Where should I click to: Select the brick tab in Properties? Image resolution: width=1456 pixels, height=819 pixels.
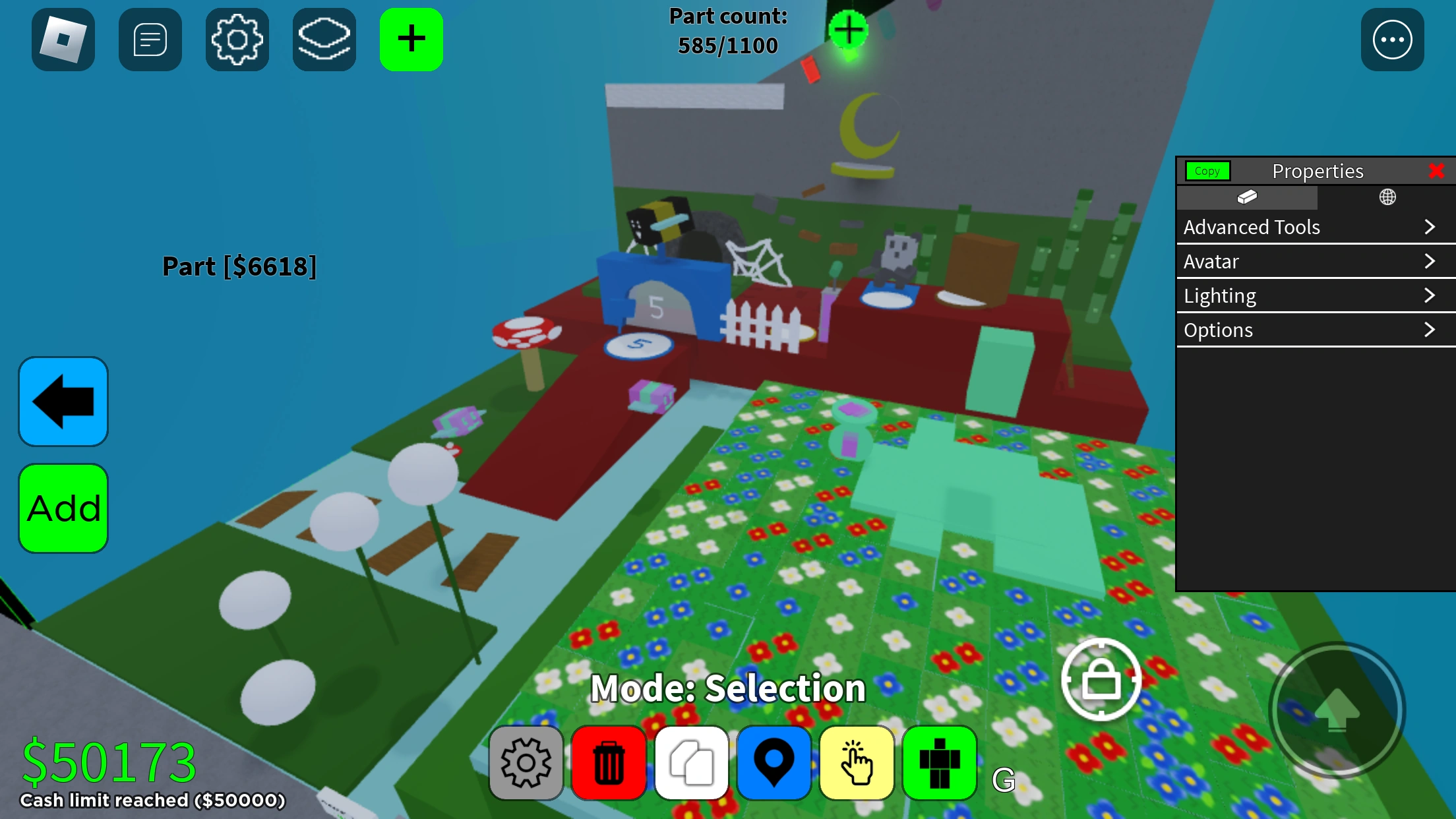pos(1246,197)
